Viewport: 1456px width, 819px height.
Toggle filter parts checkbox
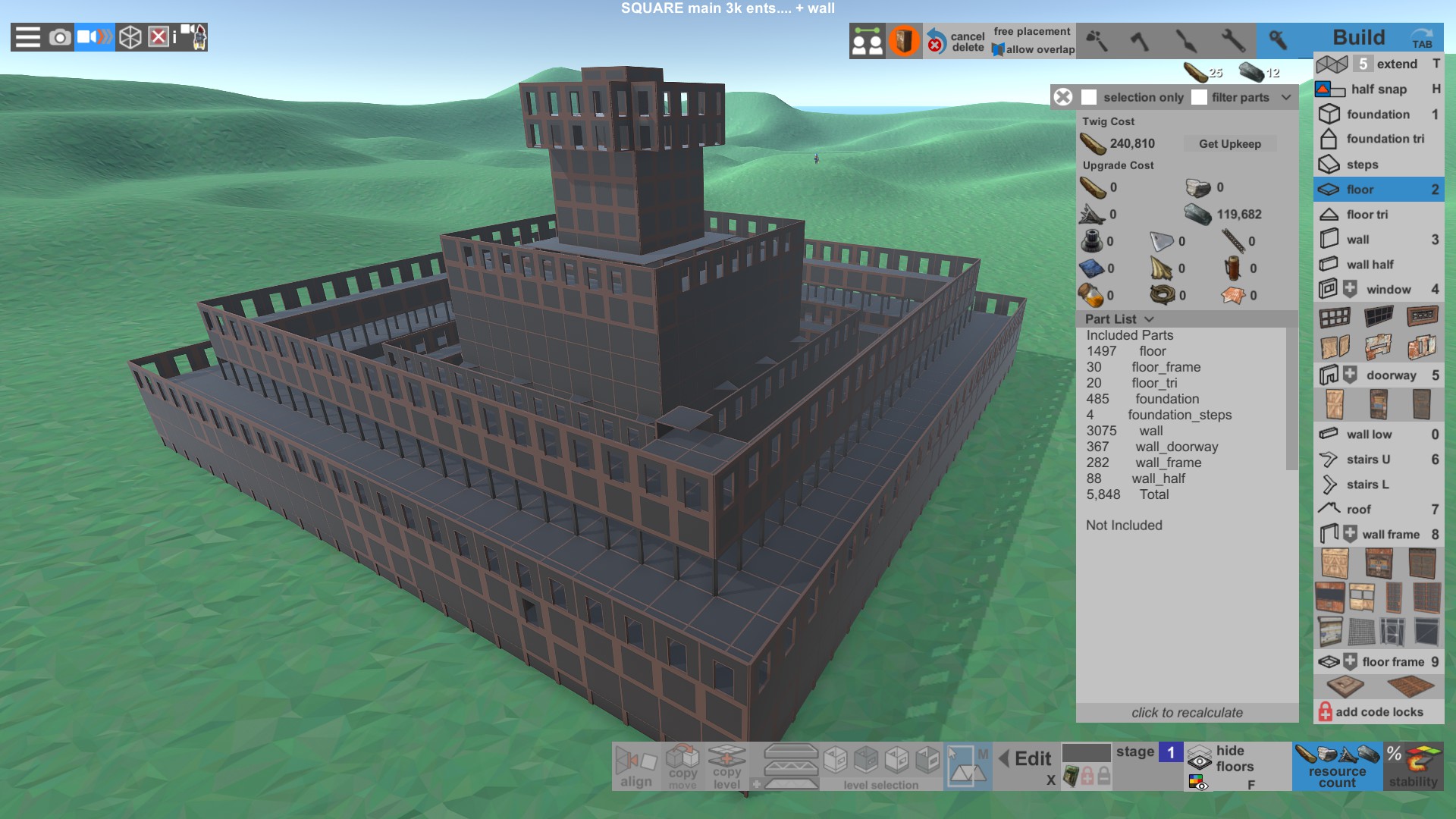click(x=1200, y=97)
